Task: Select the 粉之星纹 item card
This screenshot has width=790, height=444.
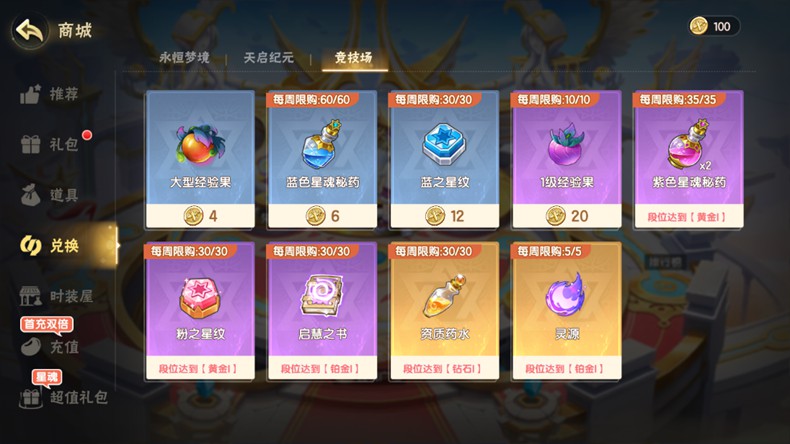Action: tap(200, 311)
